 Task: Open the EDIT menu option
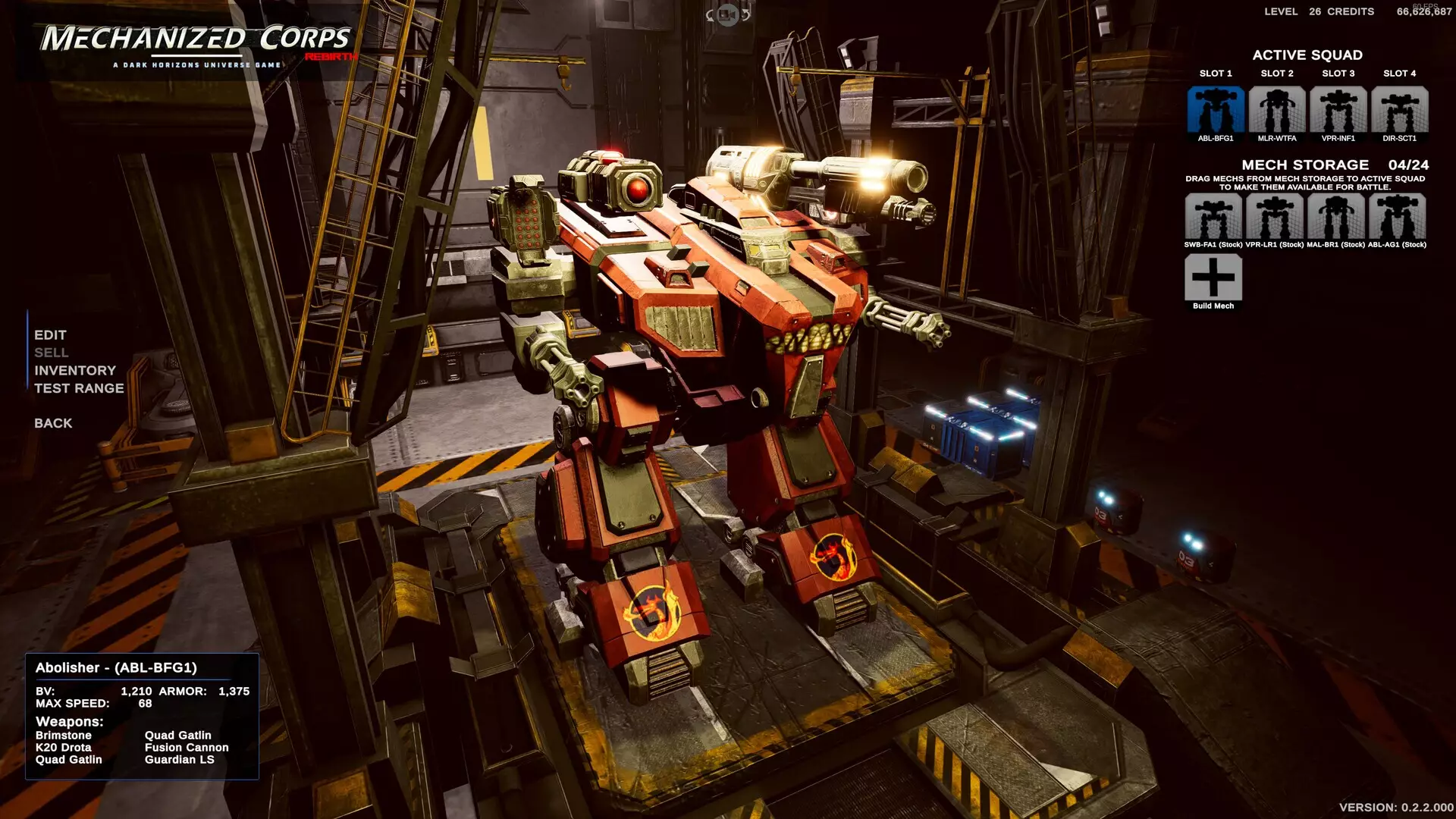click(x=49, y=334)
